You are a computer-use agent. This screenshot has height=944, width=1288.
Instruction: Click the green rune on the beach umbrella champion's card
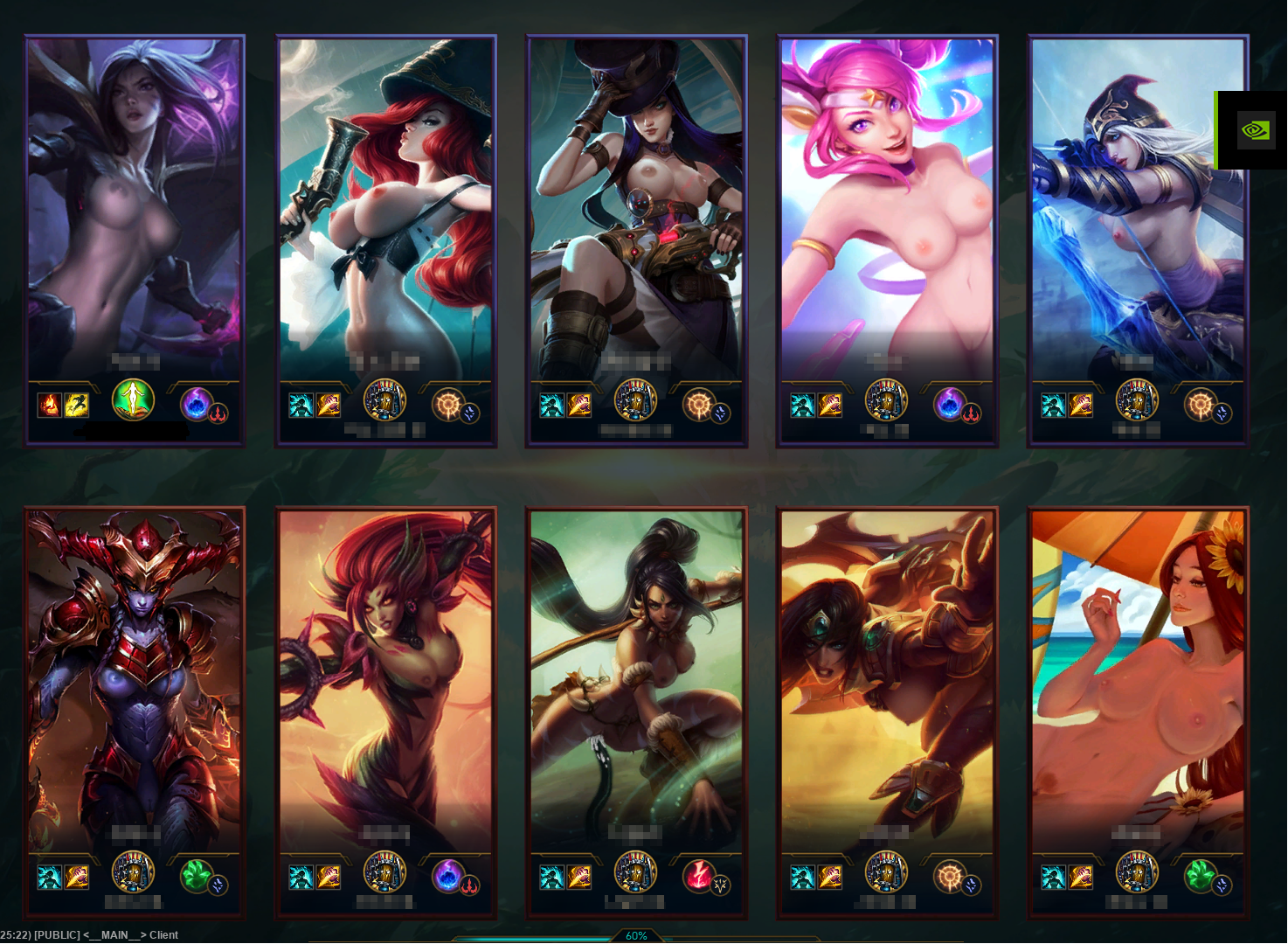click(1199, 877)
